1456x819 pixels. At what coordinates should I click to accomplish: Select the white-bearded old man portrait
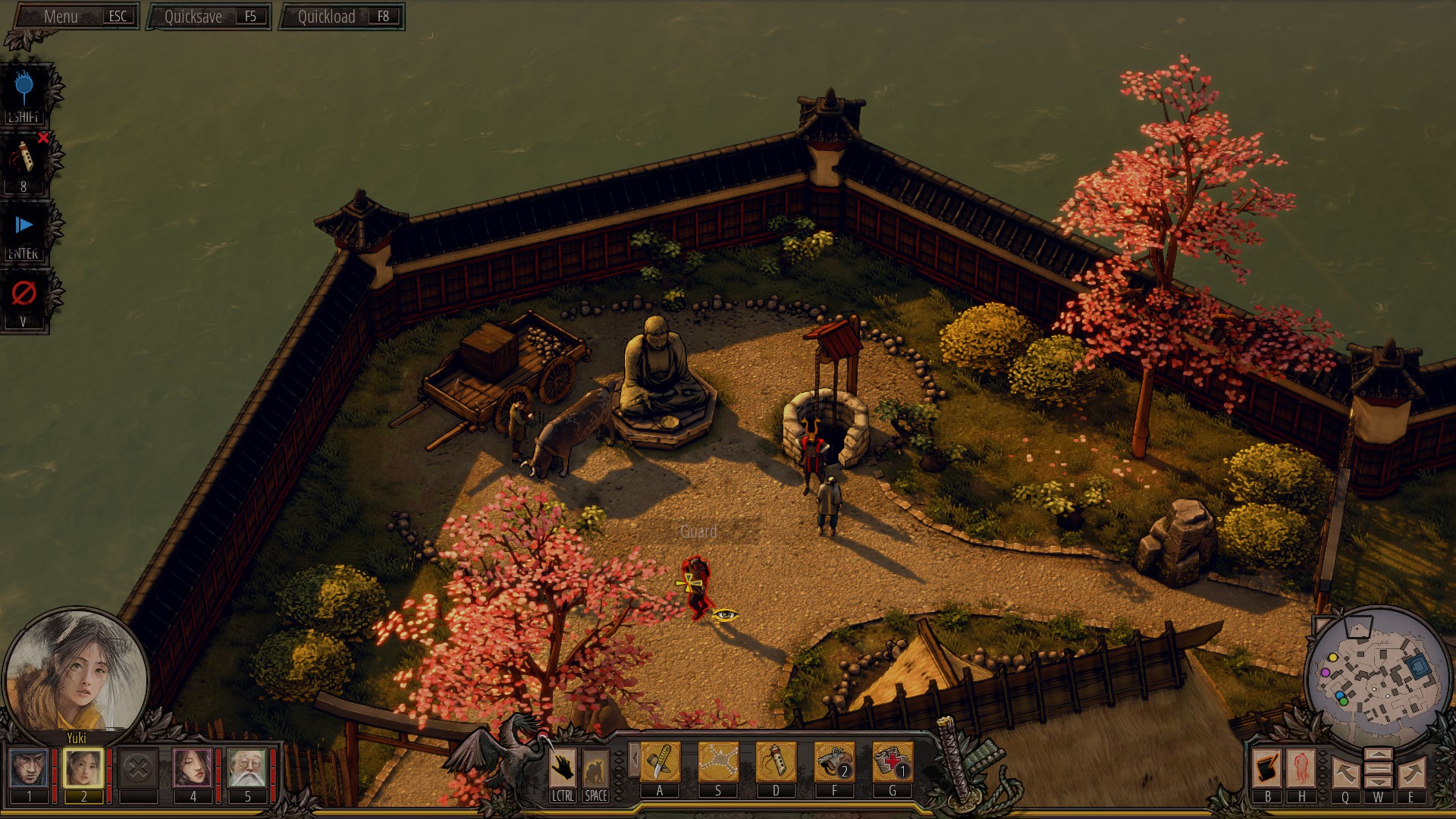tap(246, 767)
